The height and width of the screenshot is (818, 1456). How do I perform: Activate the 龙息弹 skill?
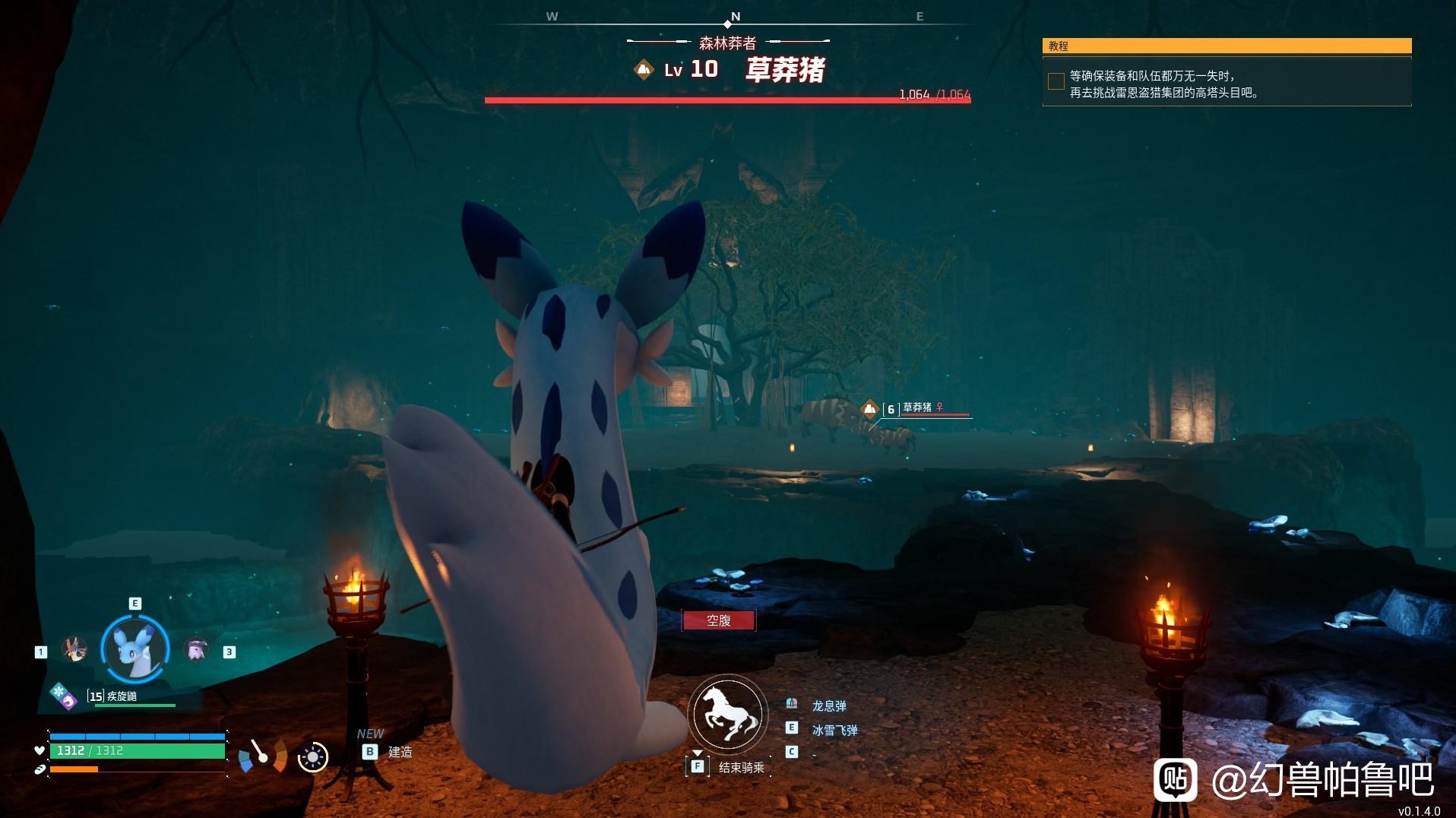pos(828,705)
